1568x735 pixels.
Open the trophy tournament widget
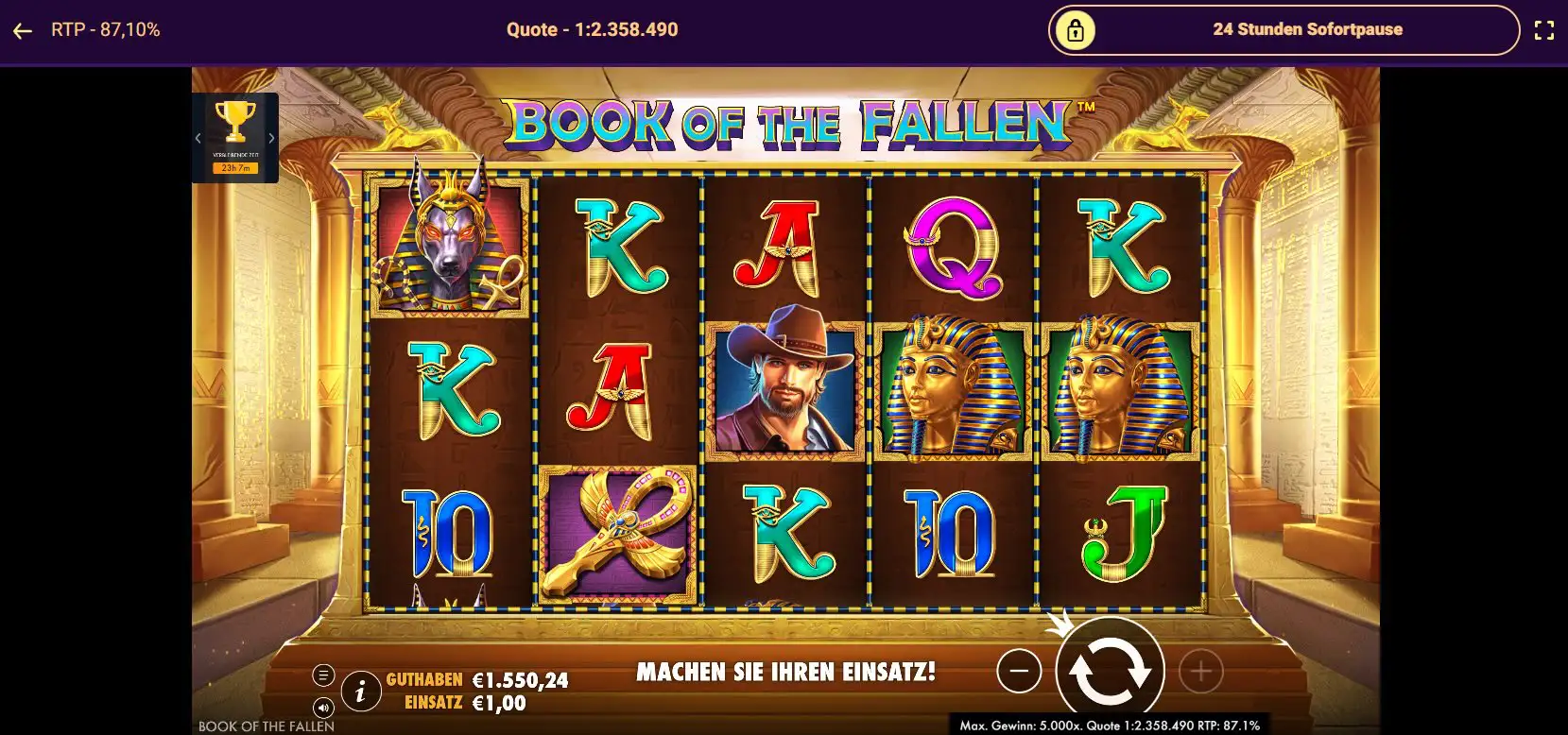(x=234, y=123)
